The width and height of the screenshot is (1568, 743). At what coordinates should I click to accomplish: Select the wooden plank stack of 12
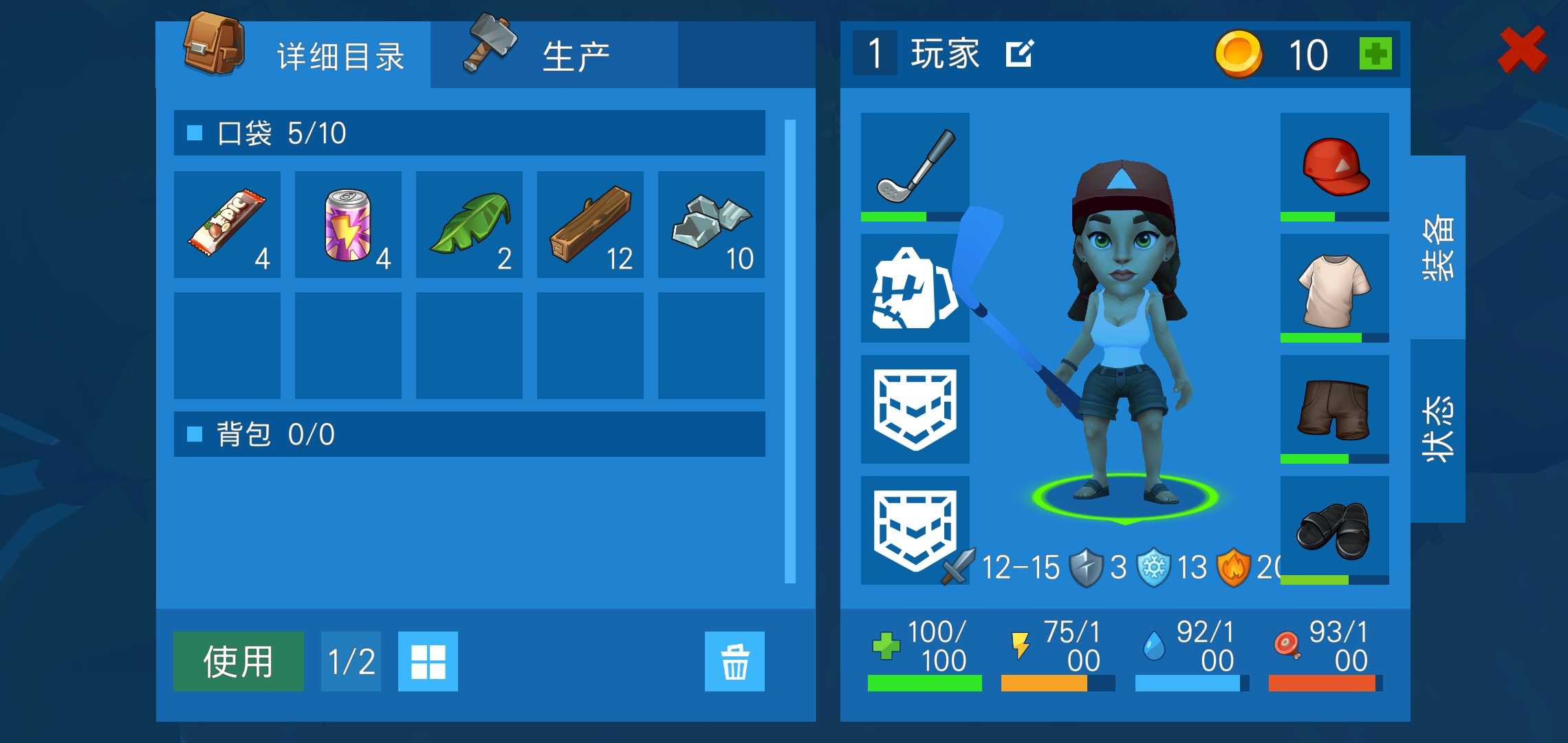(x=590, y=225)
